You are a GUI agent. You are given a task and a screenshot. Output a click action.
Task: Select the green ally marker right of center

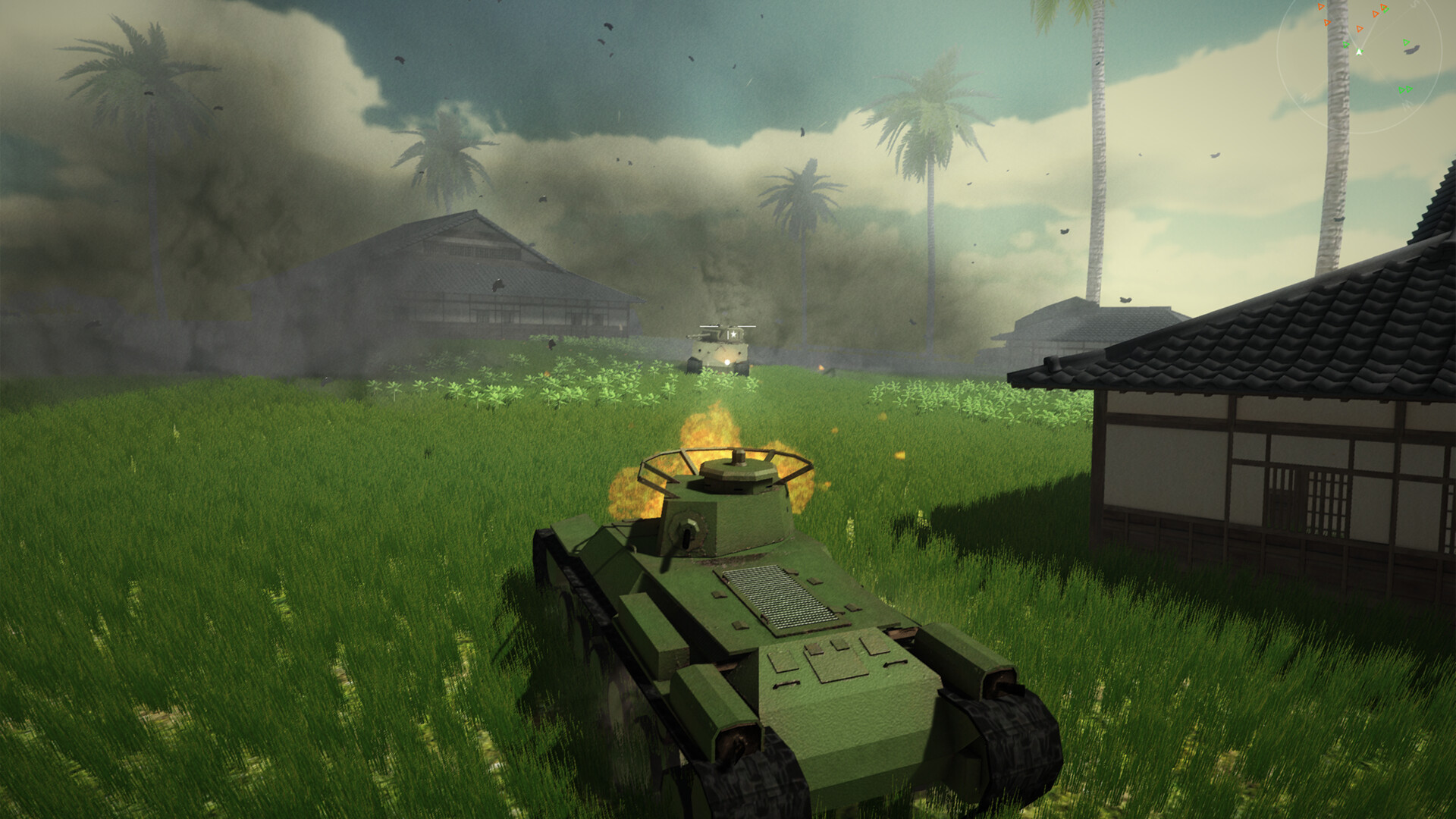pos(1406,42)
